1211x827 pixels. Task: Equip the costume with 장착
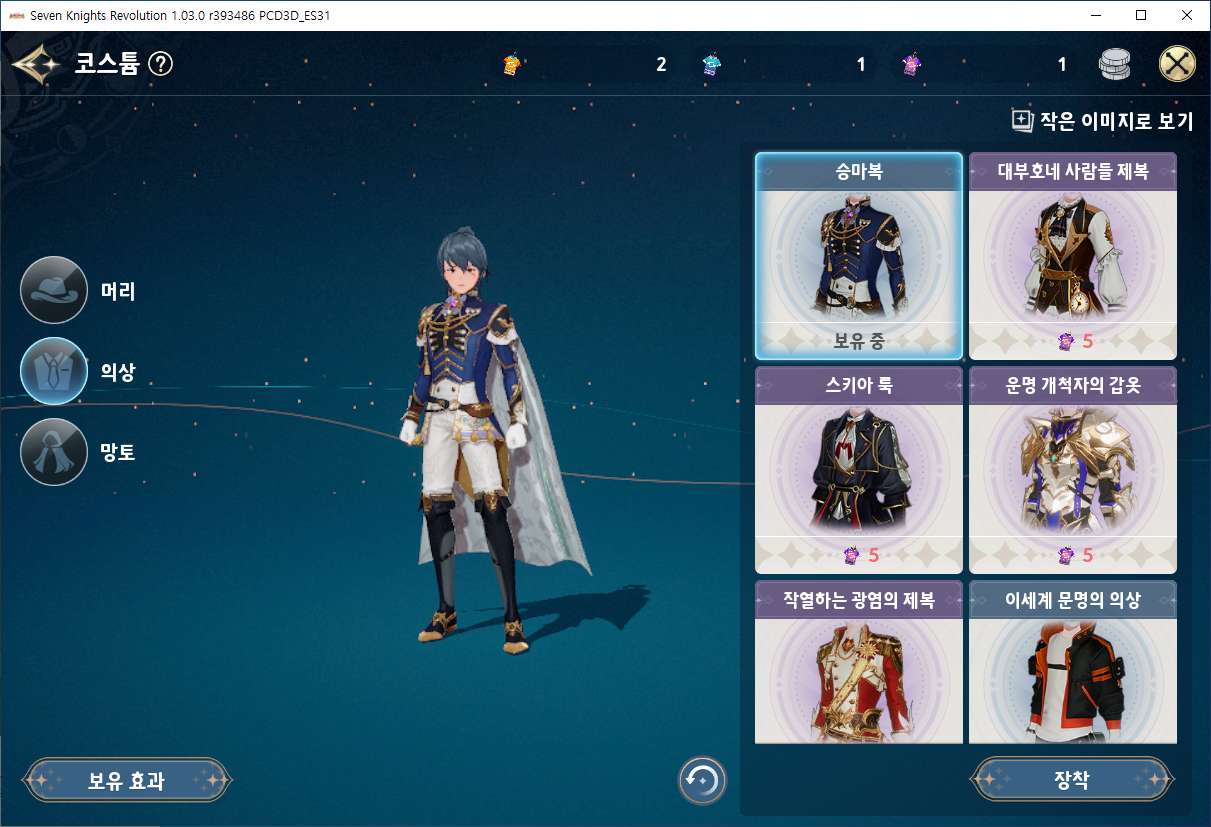(1072, 780)
